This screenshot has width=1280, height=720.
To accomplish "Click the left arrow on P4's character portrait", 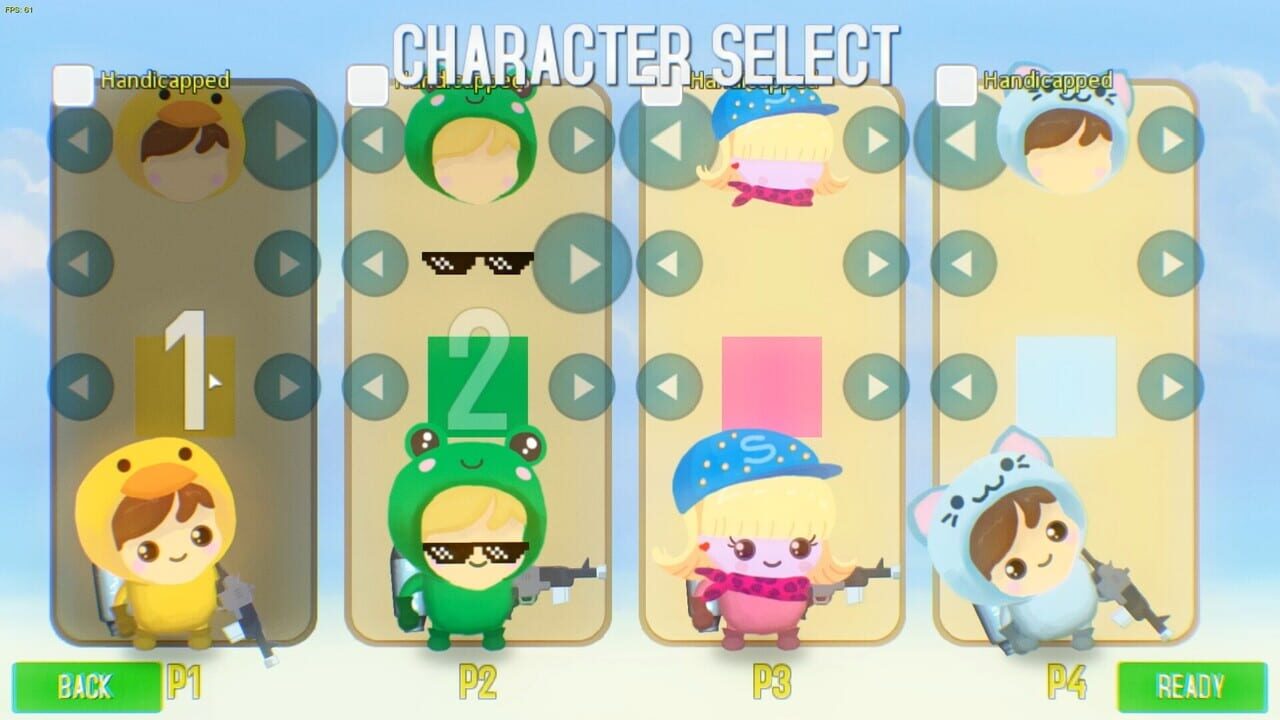I will click(x=962, y=141).
